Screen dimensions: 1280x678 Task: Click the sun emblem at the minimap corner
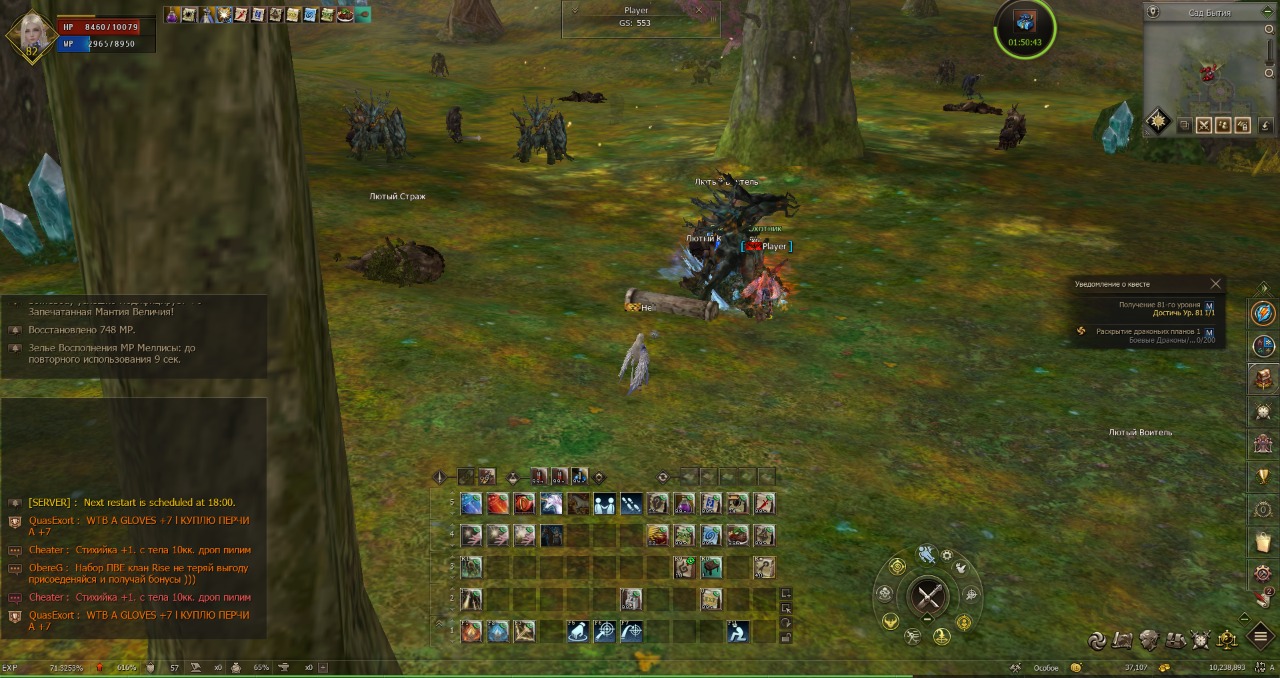tap(1158, 121)
